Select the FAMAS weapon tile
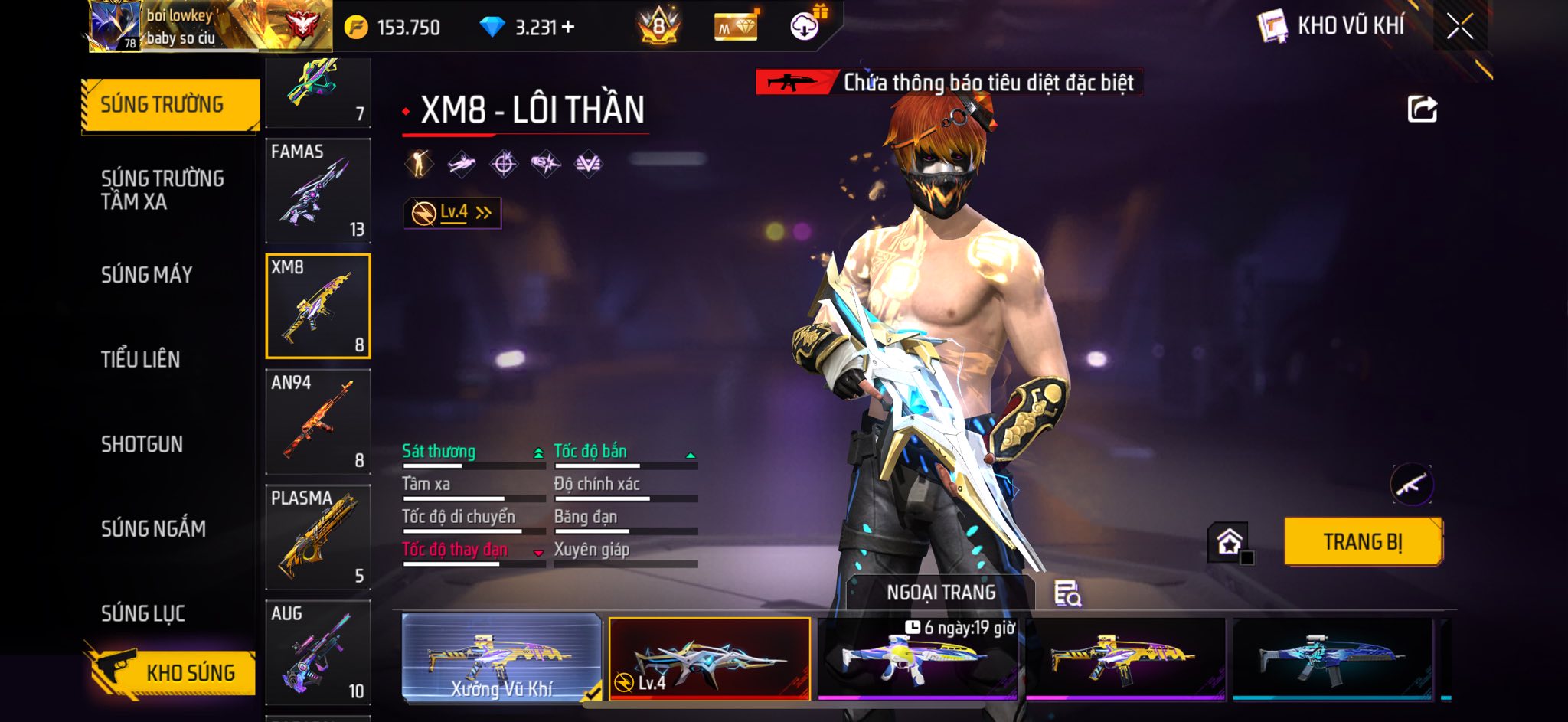Viewport: 1568px width, 722px height. coord(318,191)
